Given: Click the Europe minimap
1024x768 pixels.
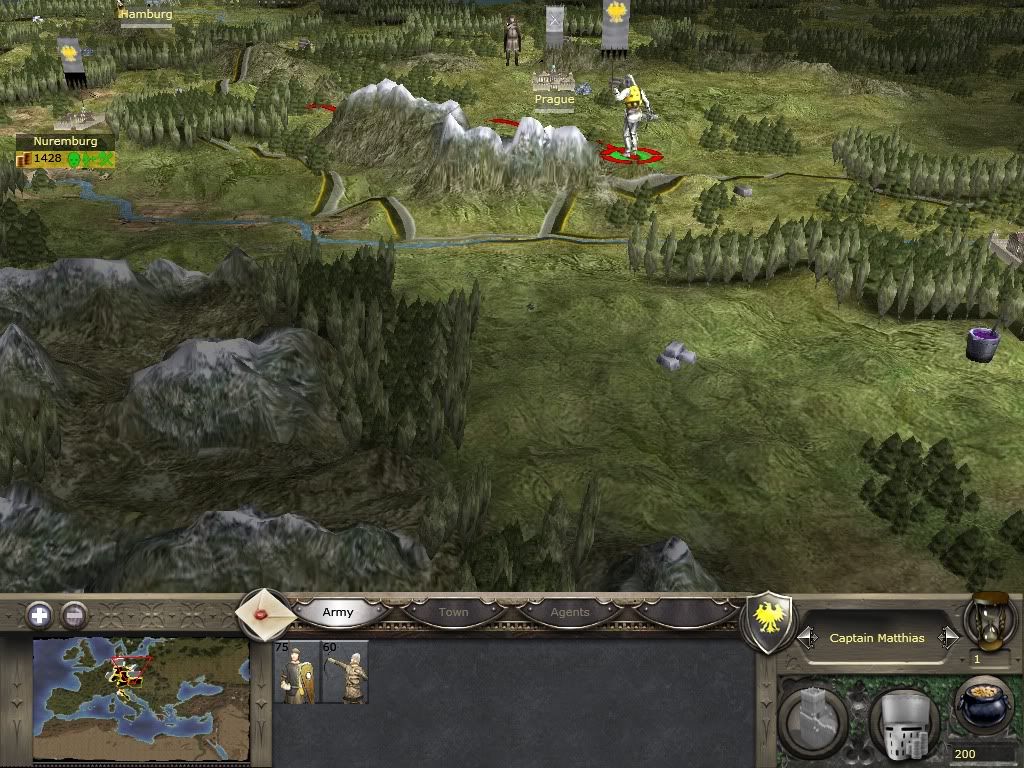Looking at the screenshot, I should (140, 700).
